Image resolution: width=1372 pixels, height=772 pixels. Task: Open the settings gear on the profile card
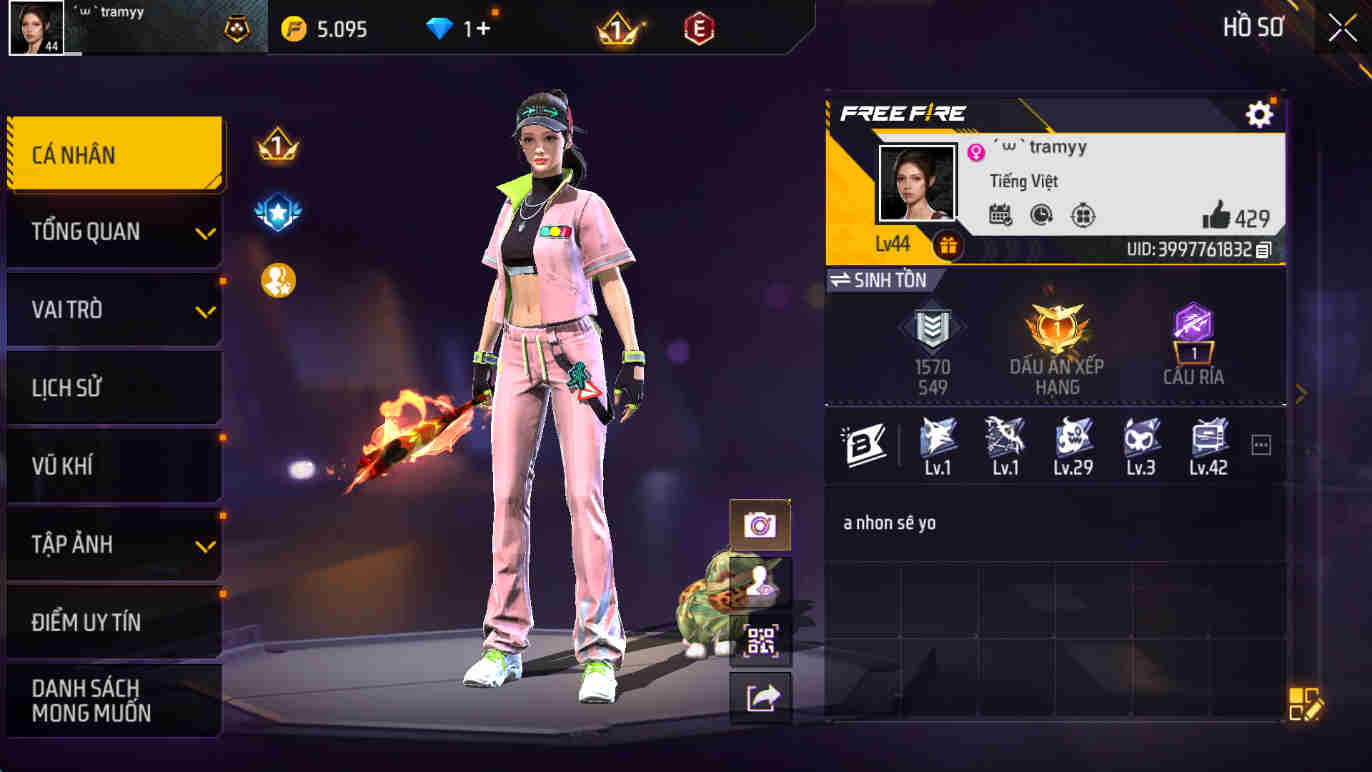1261,114
